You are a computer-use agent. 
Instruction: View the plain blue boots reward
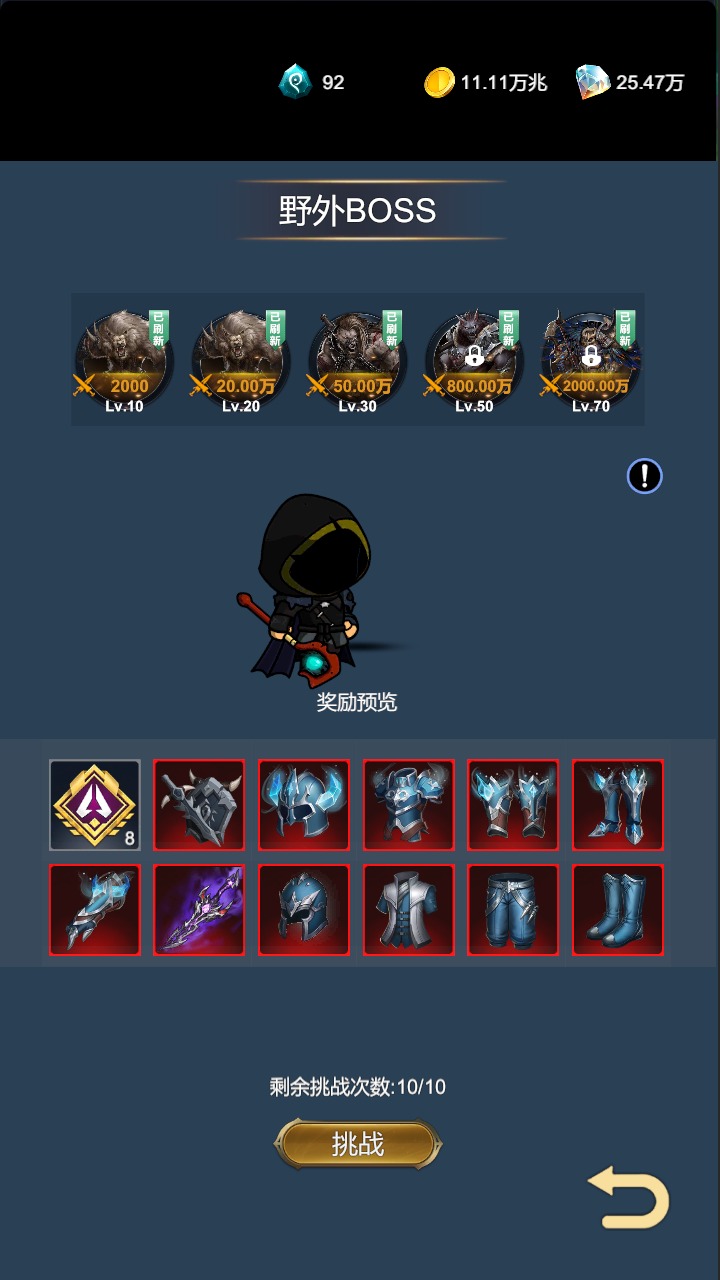(x=618, y=910)
